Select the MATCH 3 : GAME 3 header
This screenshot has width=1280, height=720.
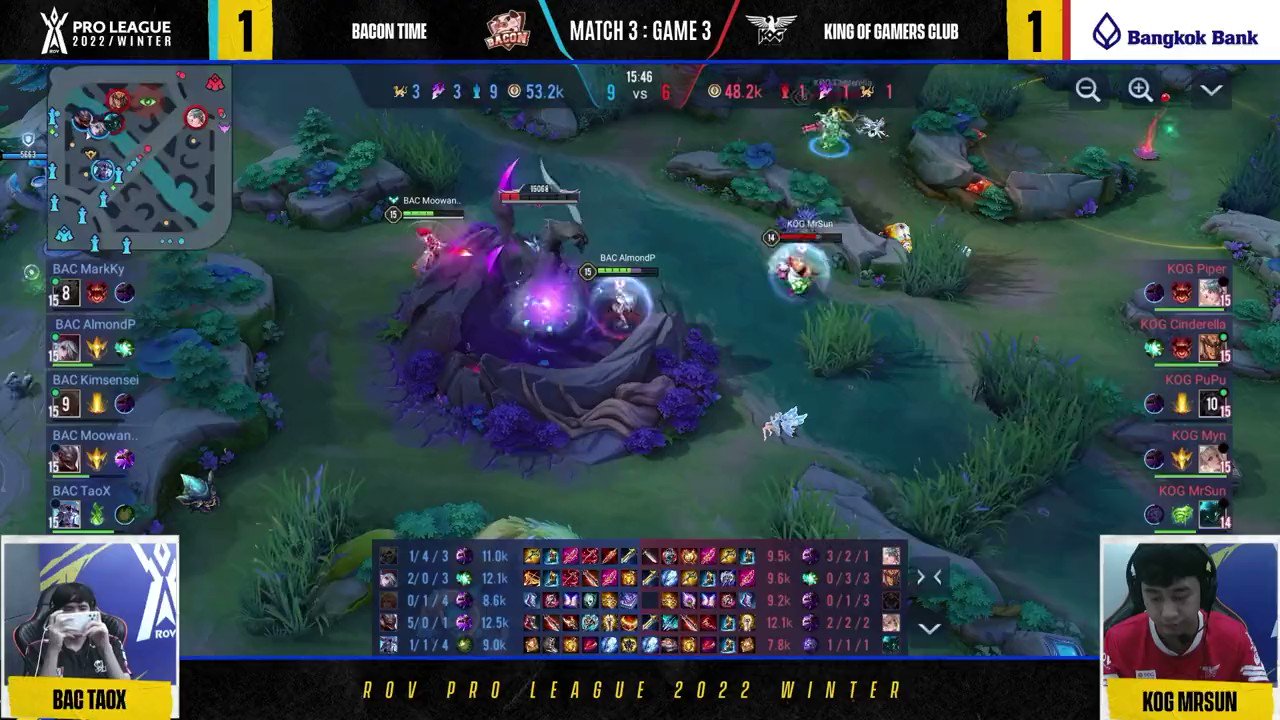point(640,30)
